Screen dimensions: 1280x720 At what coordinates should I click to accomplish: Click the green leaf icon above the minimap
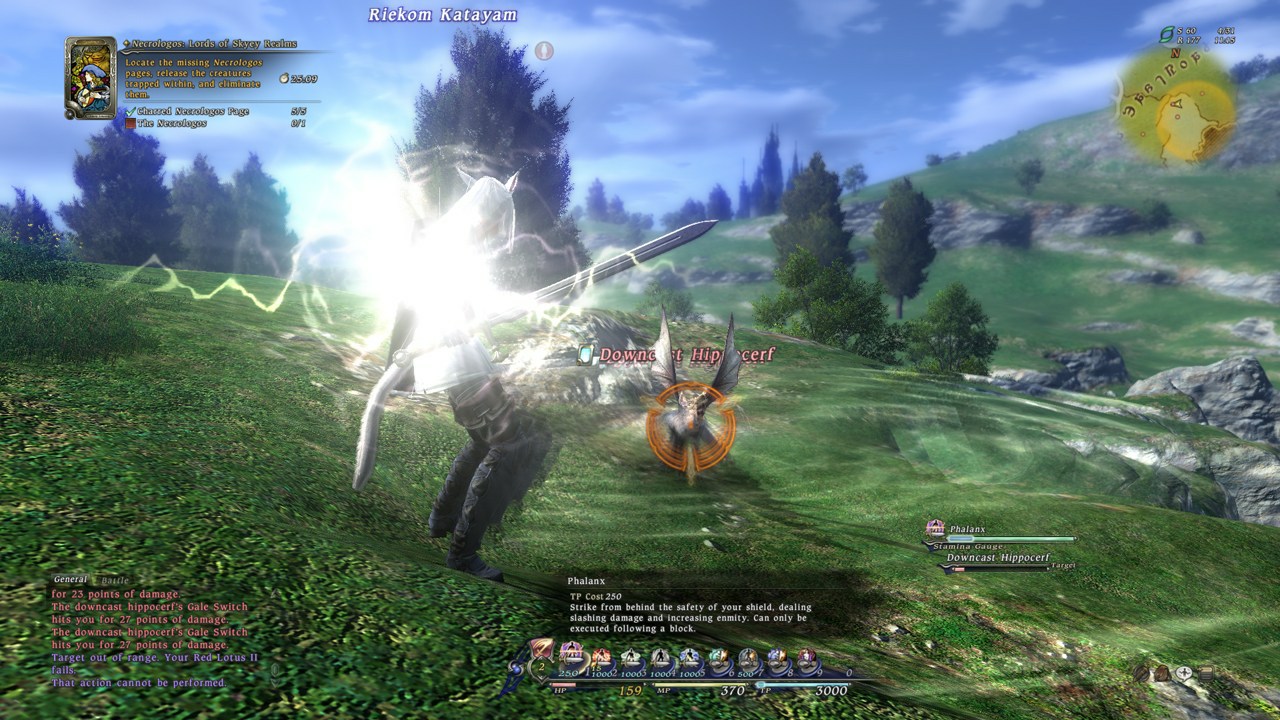click(1167, 34)
